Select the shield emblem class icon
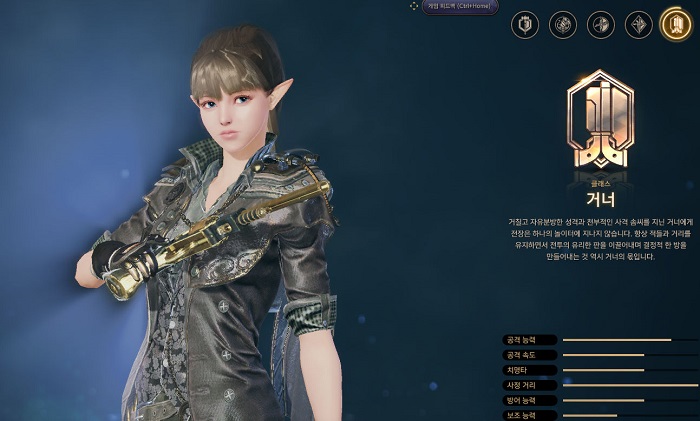 pos(525,25)
